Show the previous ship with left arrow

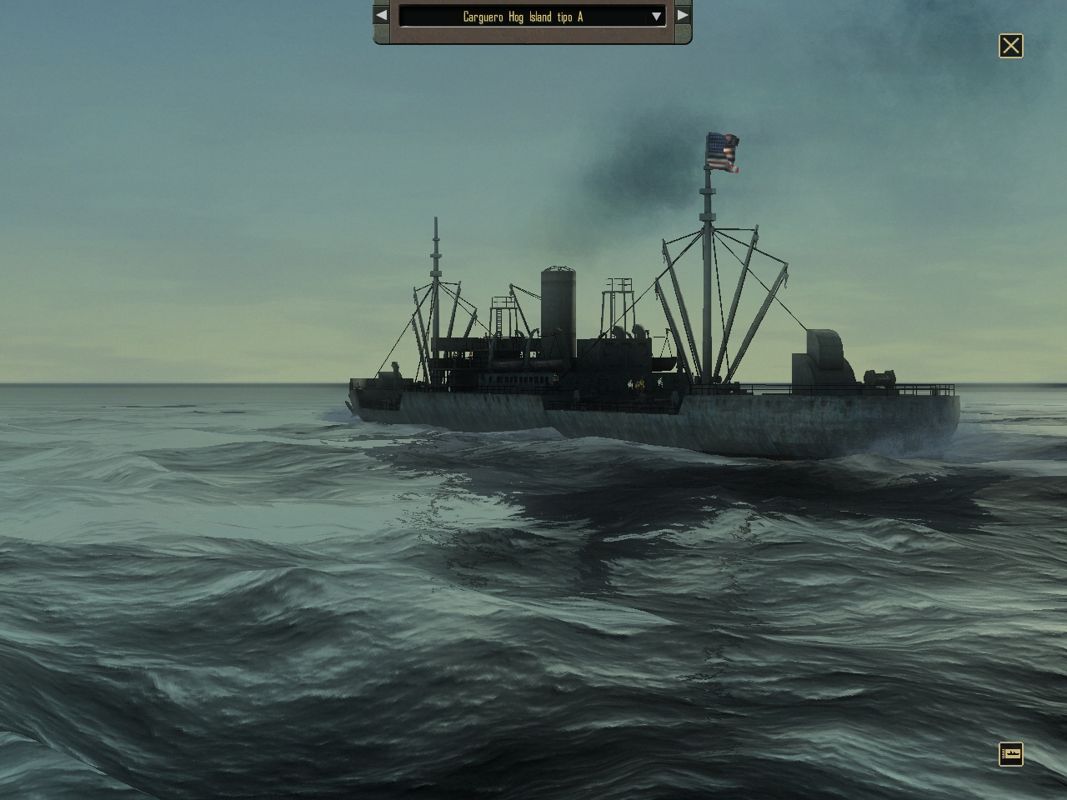(381, 16)
